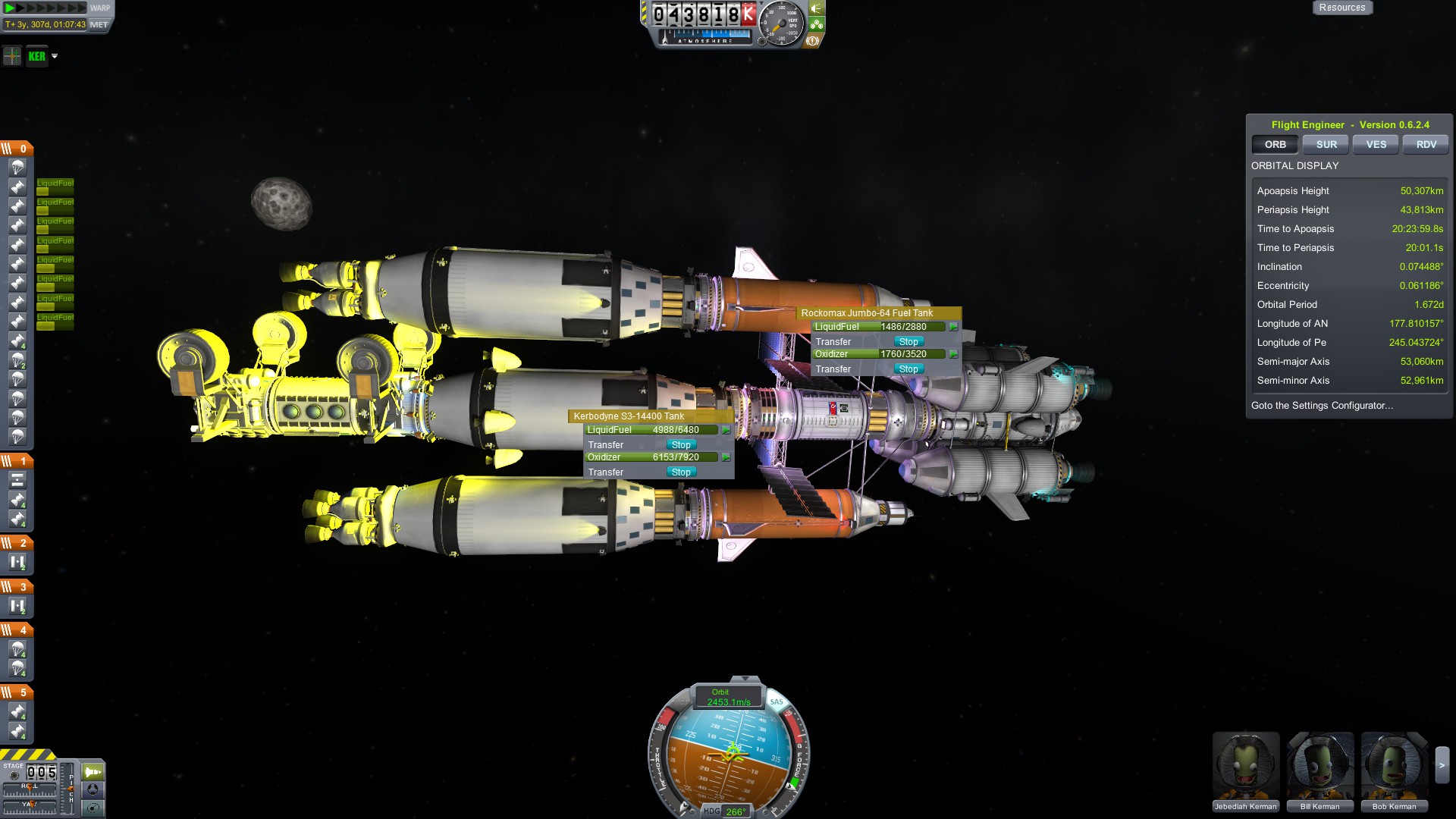Stop Oxidizer transfer on Rockomax Jumbo-64 tank
The height and width of the screenshot is (819, 1456).
[x=908, y=369]
